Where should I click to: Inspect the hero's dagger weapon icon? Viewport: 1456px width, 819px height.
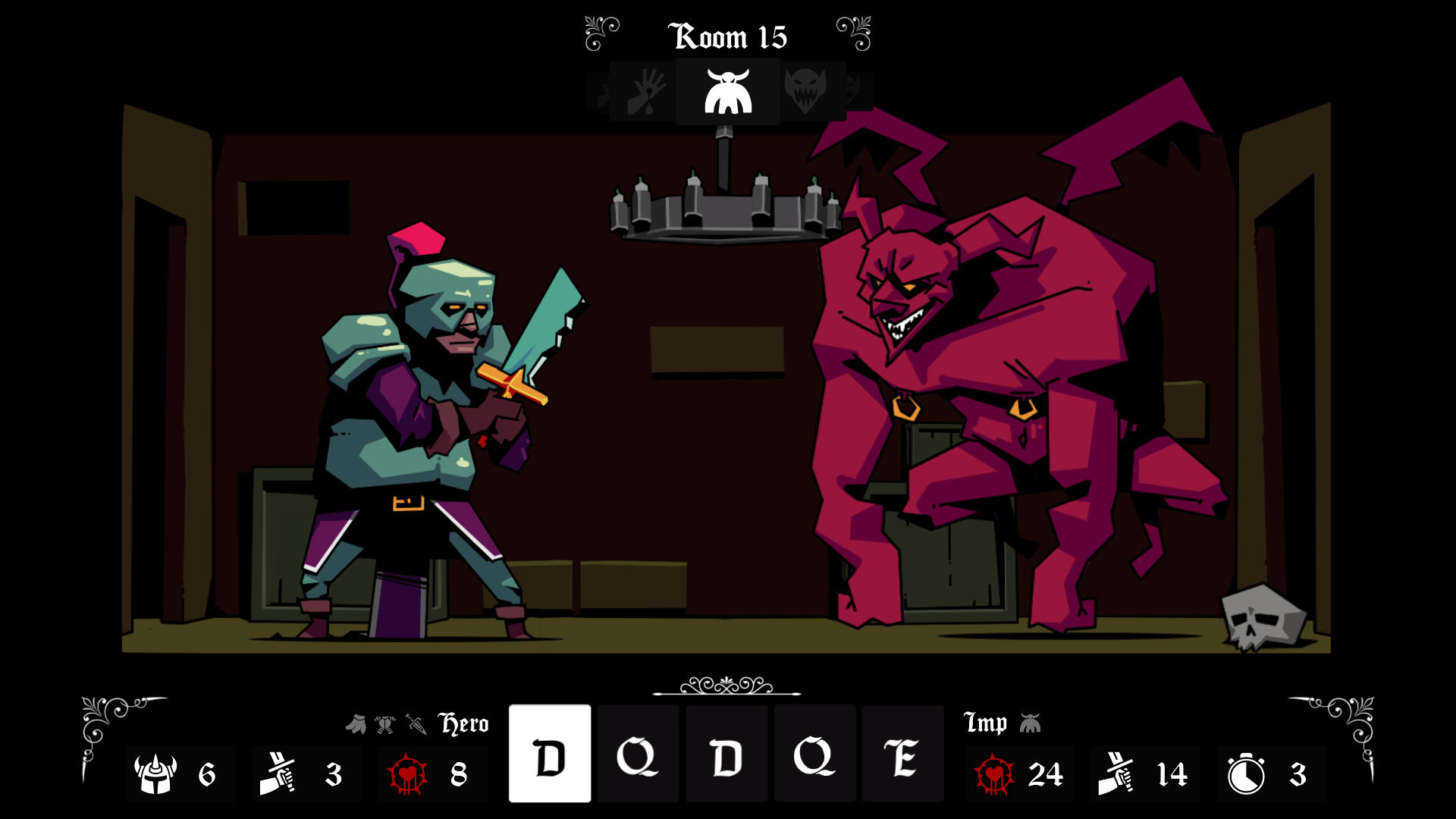[416, 724]
